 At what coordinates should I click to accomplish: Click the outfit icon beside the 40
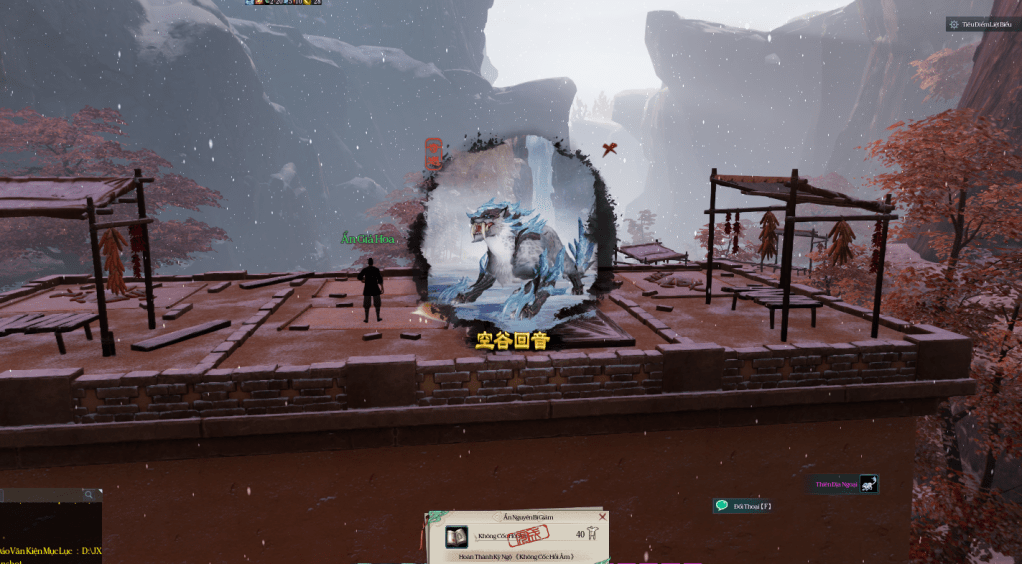(x=593, y=535)
